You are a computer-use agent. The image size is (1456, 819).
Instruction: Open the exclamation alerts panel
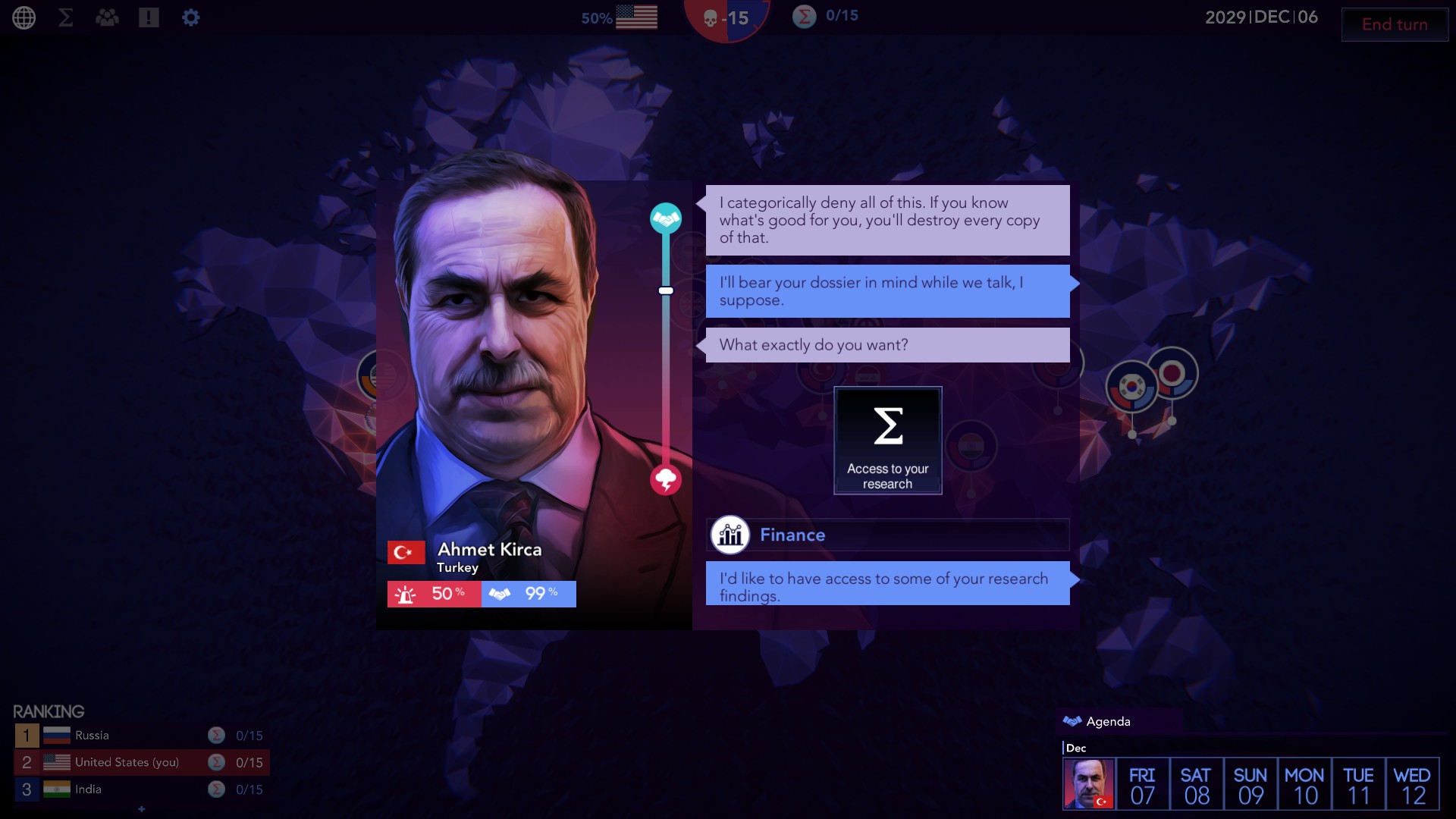149,17
